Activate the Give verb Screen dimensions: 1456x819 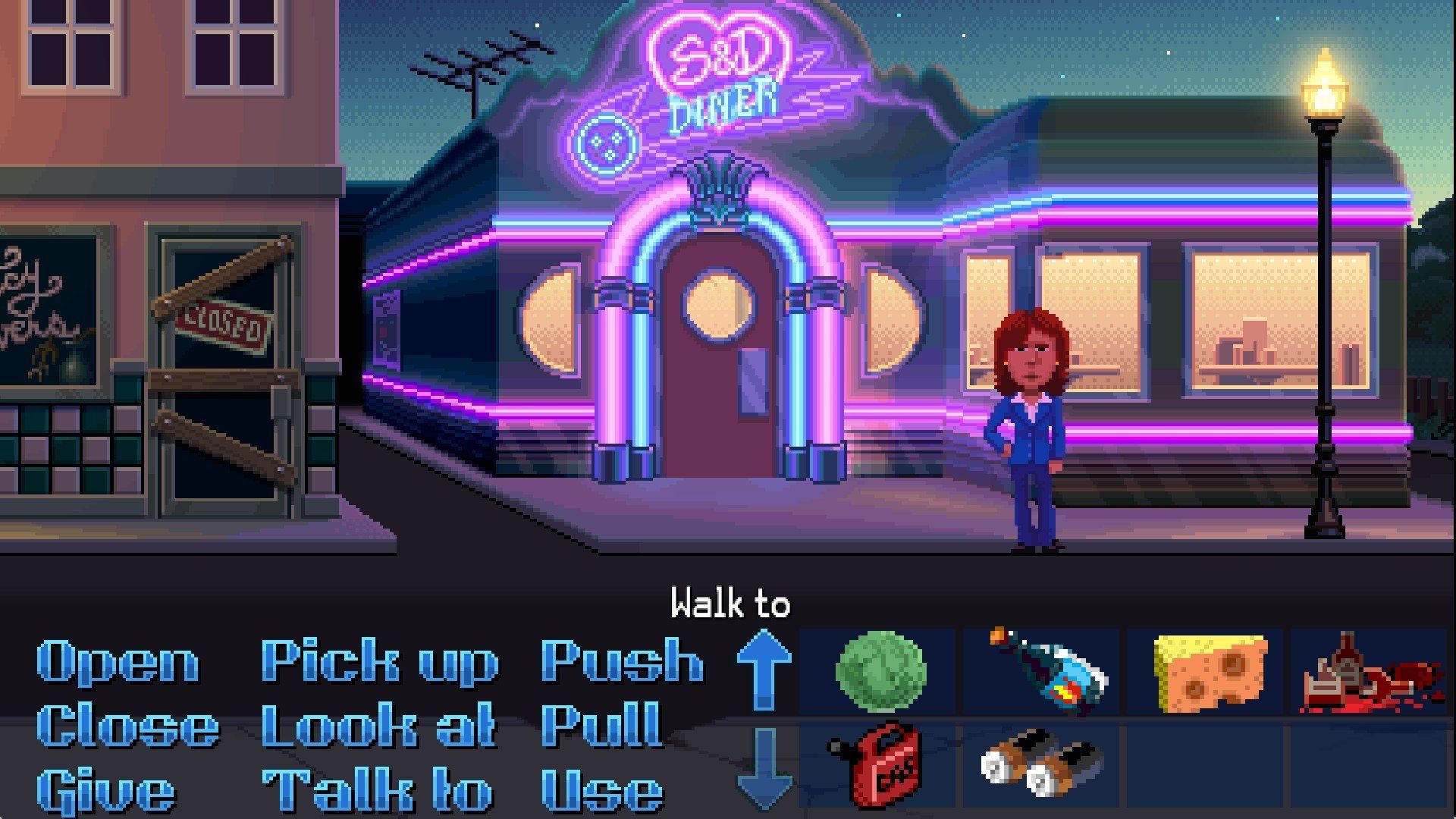coord(106,791)
